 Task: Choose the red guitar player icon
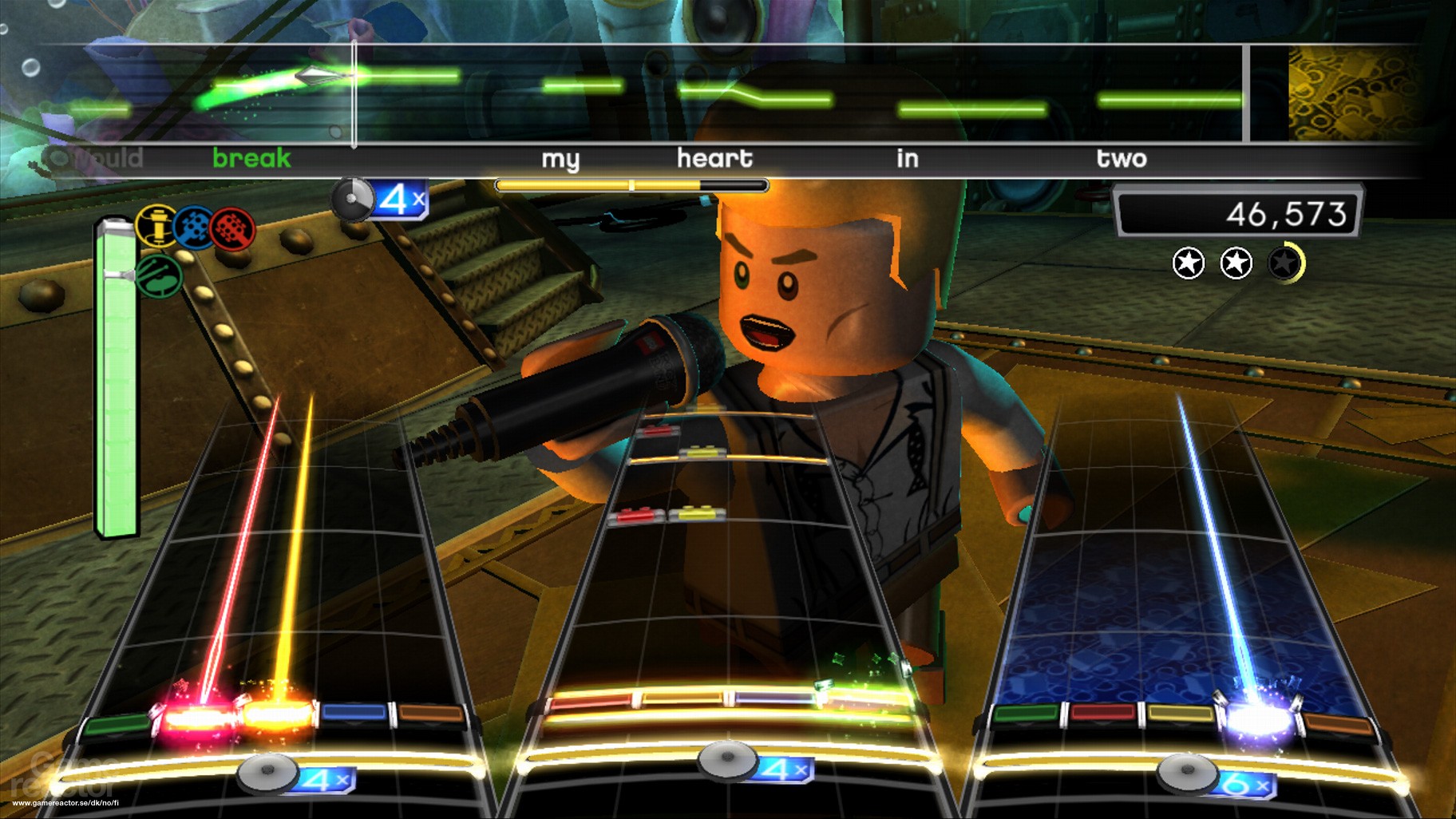(x=232, y=229)
